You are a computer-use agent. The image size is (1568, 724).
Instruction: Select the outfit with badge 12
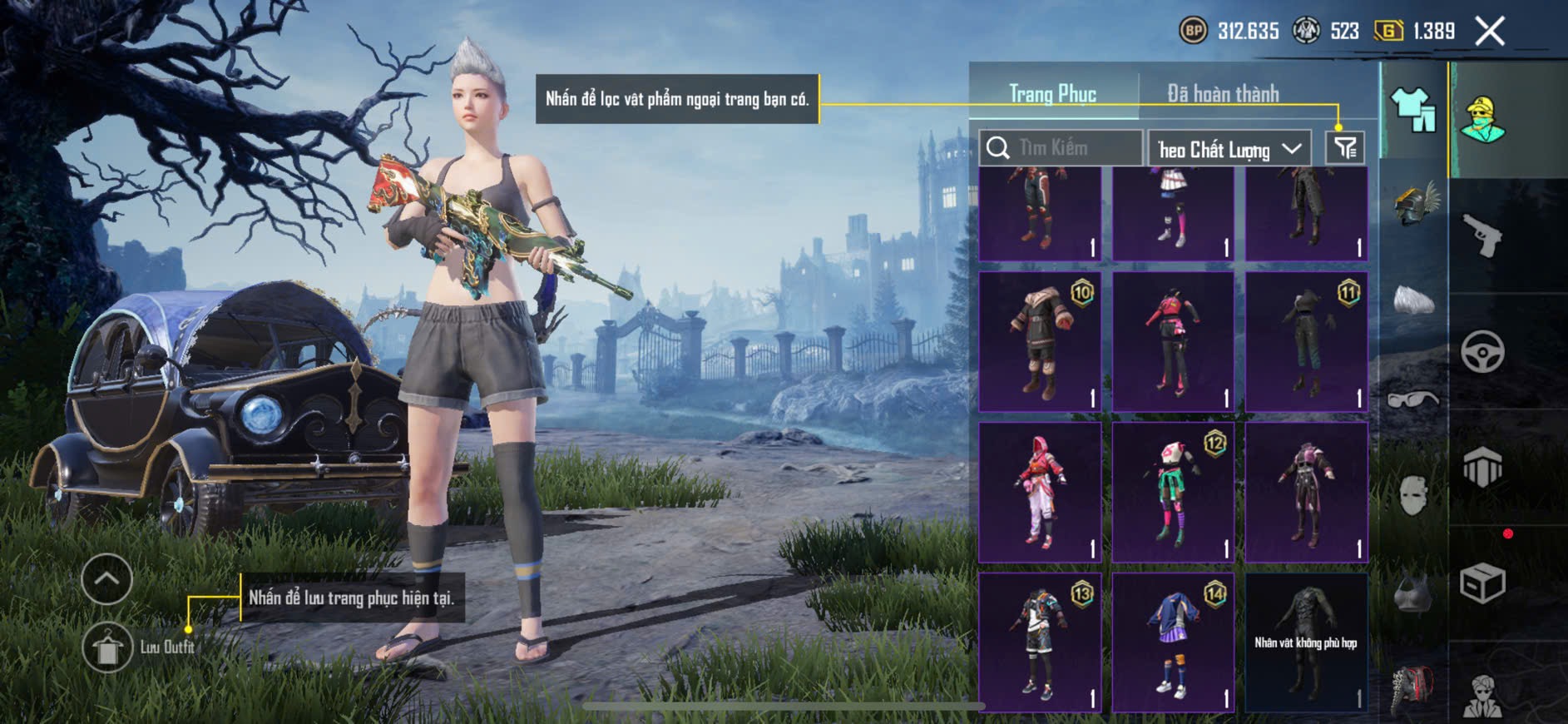1173,492
